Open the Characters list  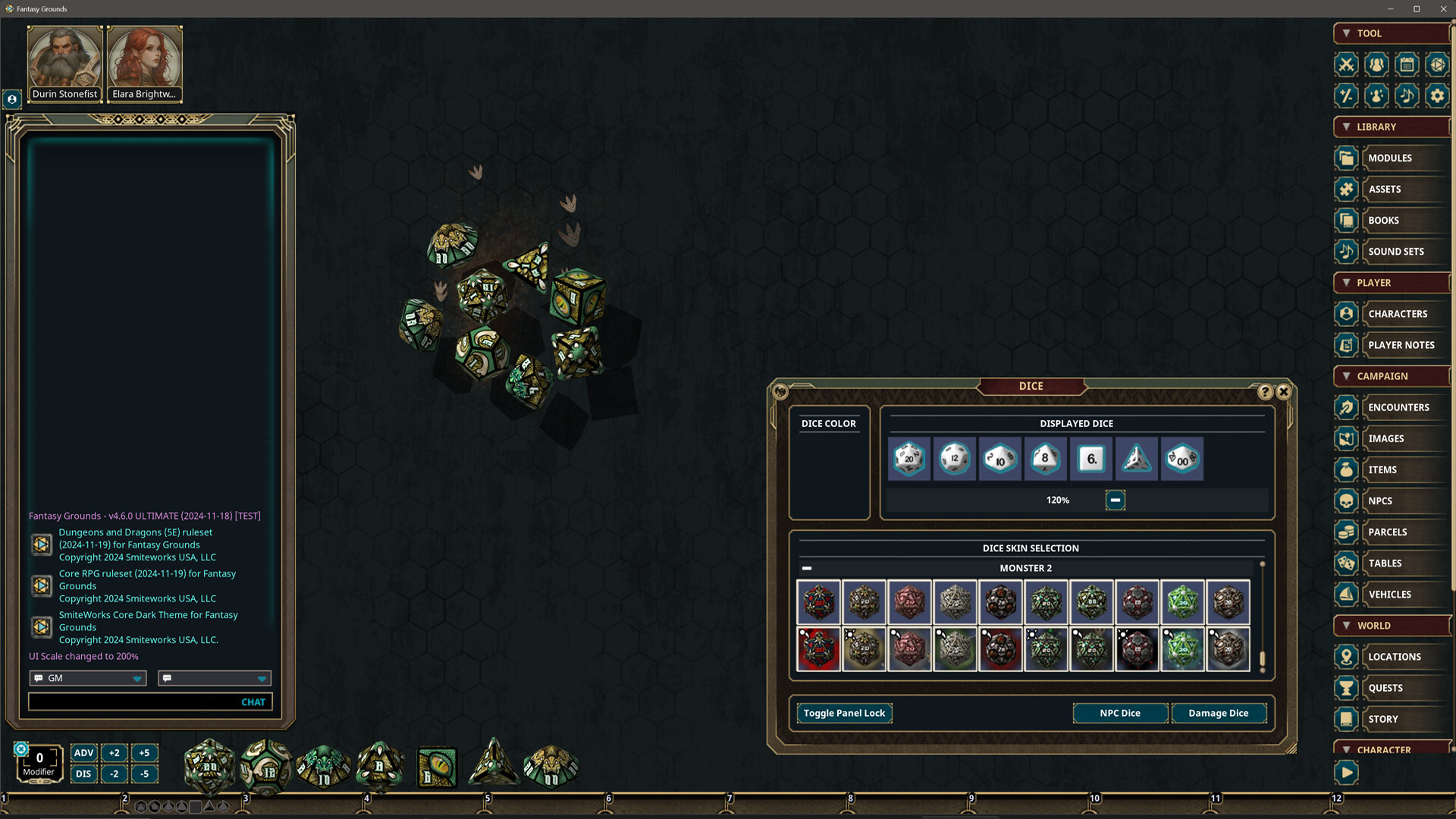[x=1397, y=314]
